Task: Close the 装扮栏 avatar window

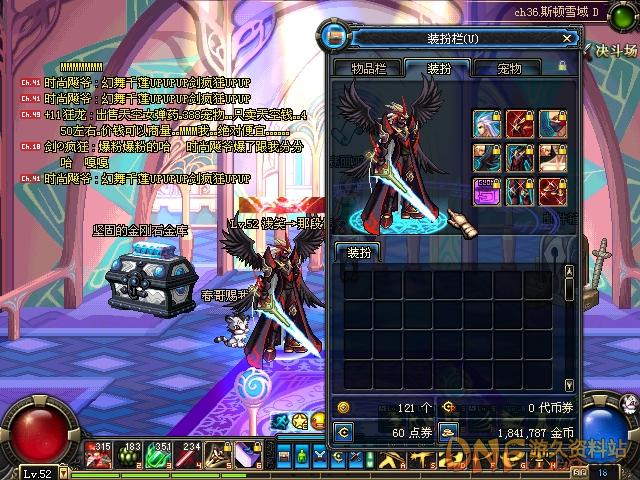Action: tap(567, 39)
